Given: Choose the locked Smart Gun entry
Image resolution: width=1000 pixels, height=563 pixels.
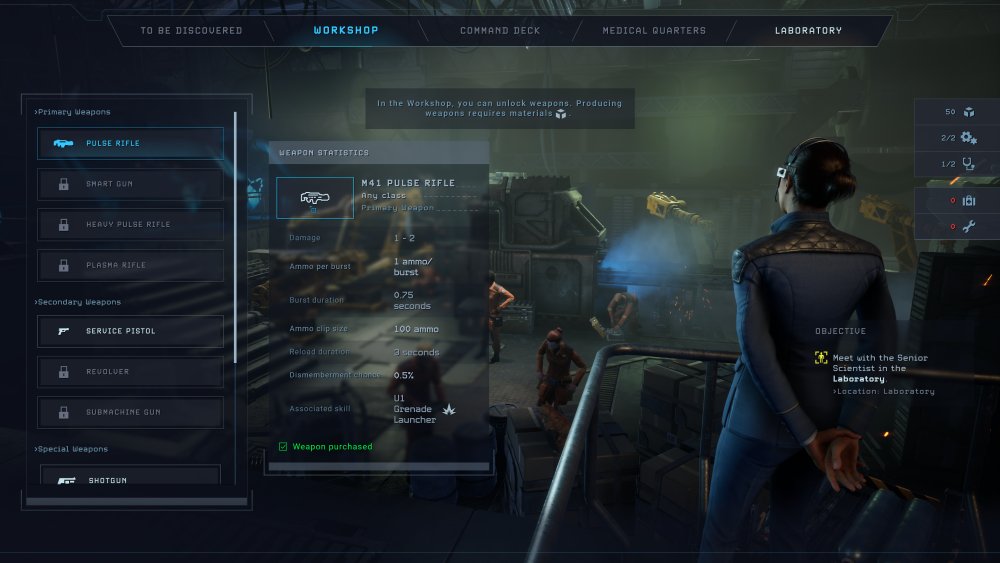Looking at the screenshot, I should (x=131, y=184).
